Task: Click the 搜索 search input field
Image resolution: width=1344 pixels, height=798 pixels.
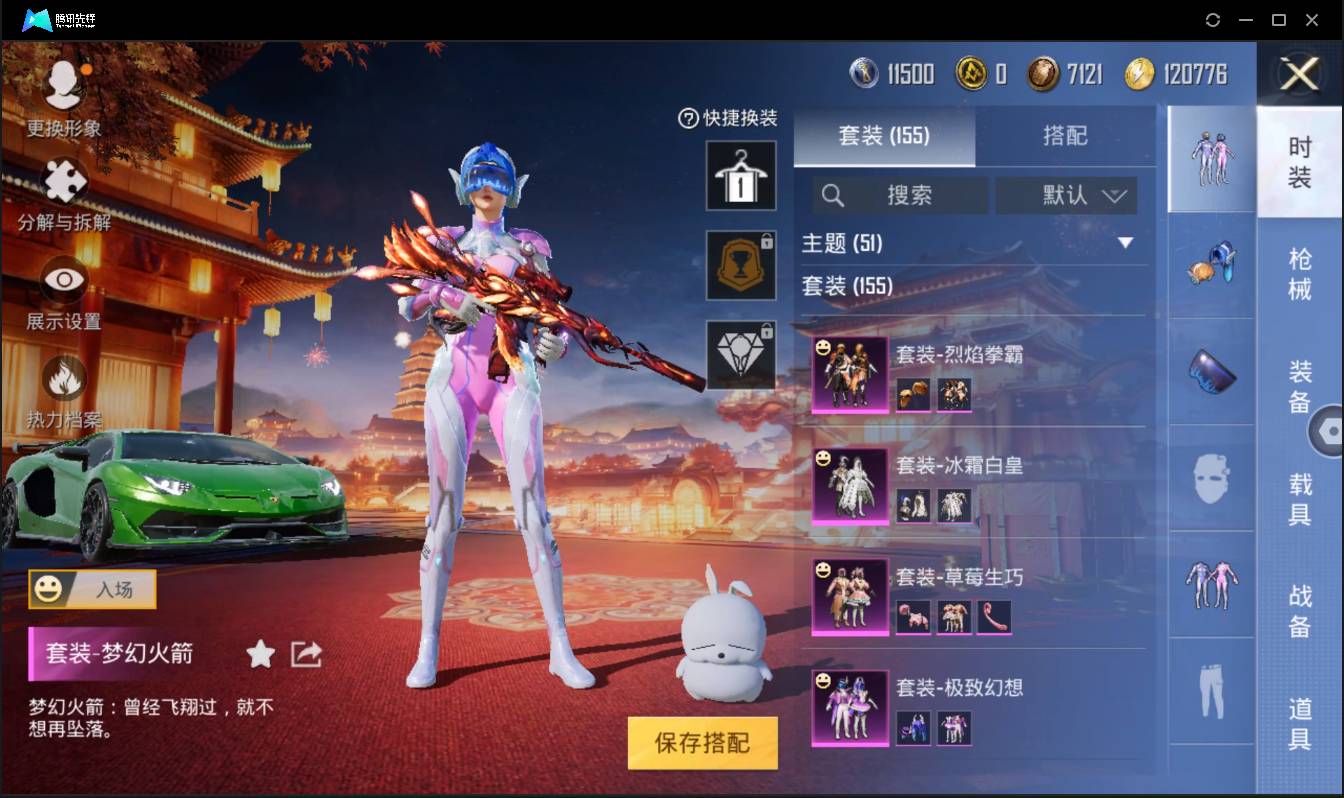Action: coord(900,195)
